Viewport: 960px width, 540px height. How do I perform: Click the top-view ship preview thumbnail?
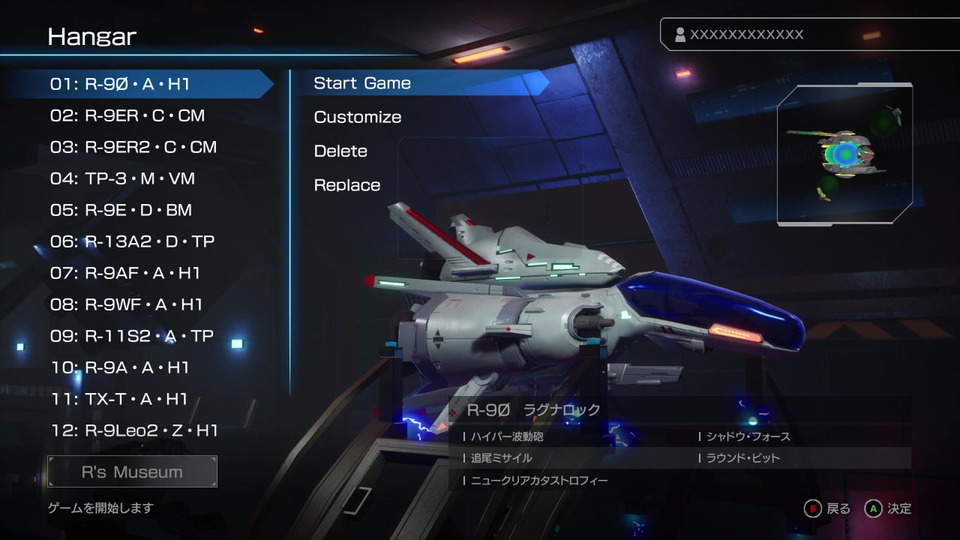846,153
